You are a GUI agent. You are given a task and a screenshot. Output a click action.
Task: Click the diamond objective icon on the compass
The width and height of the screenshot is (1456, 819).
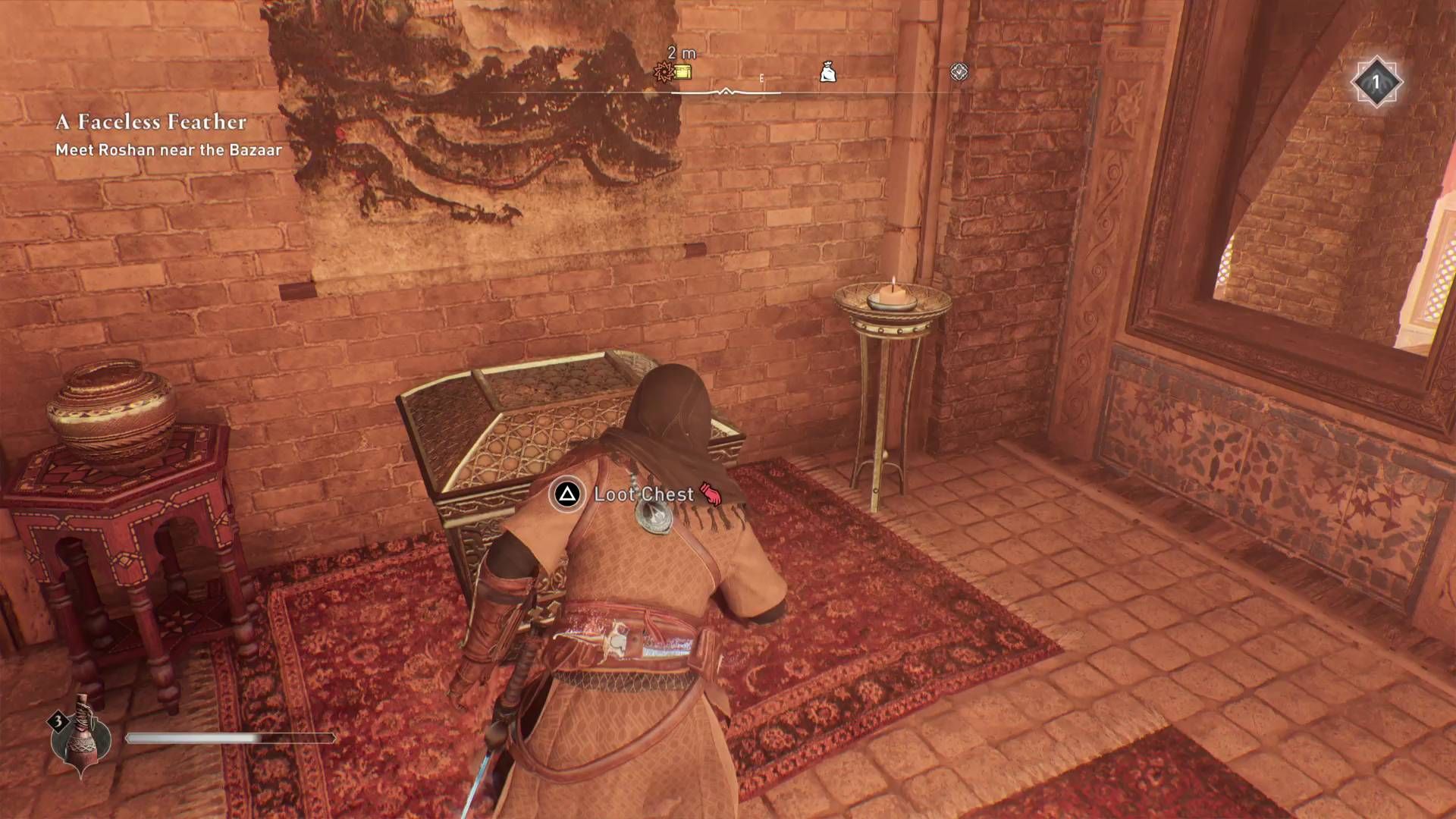pos(960,71)
